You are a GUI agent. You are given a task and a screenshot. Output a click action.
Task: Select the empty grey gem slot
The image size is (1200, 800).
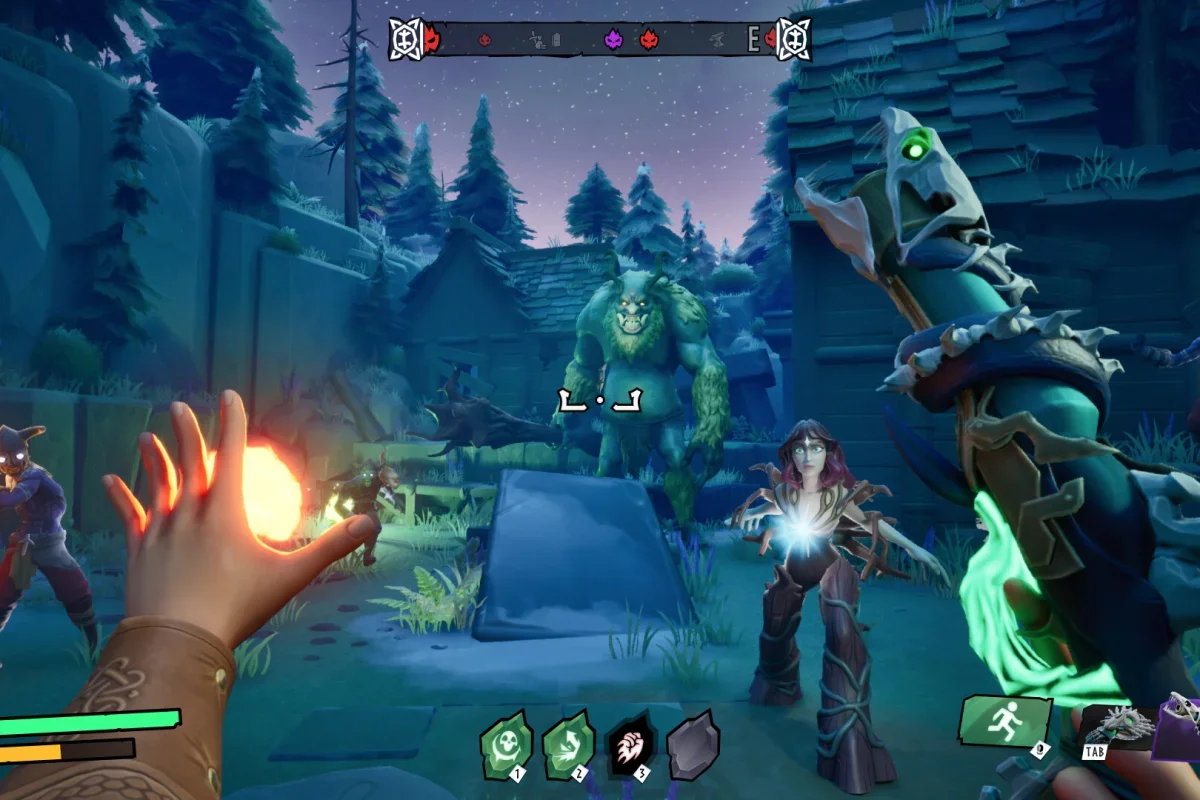pos(693,746)
